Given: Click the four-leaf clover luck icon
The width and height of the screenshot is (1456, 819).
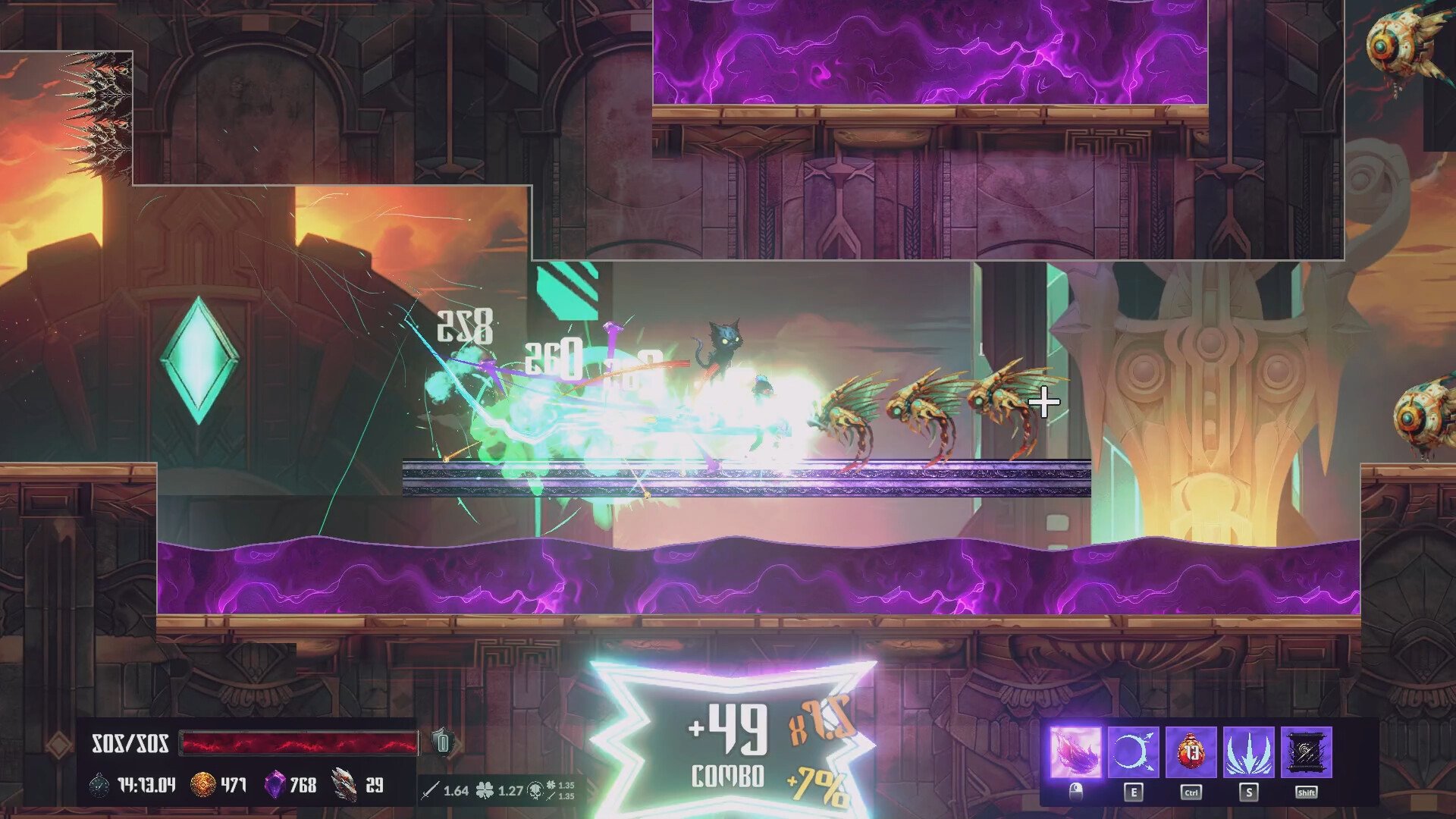Looking at the screenshot, I should [484, 791].
